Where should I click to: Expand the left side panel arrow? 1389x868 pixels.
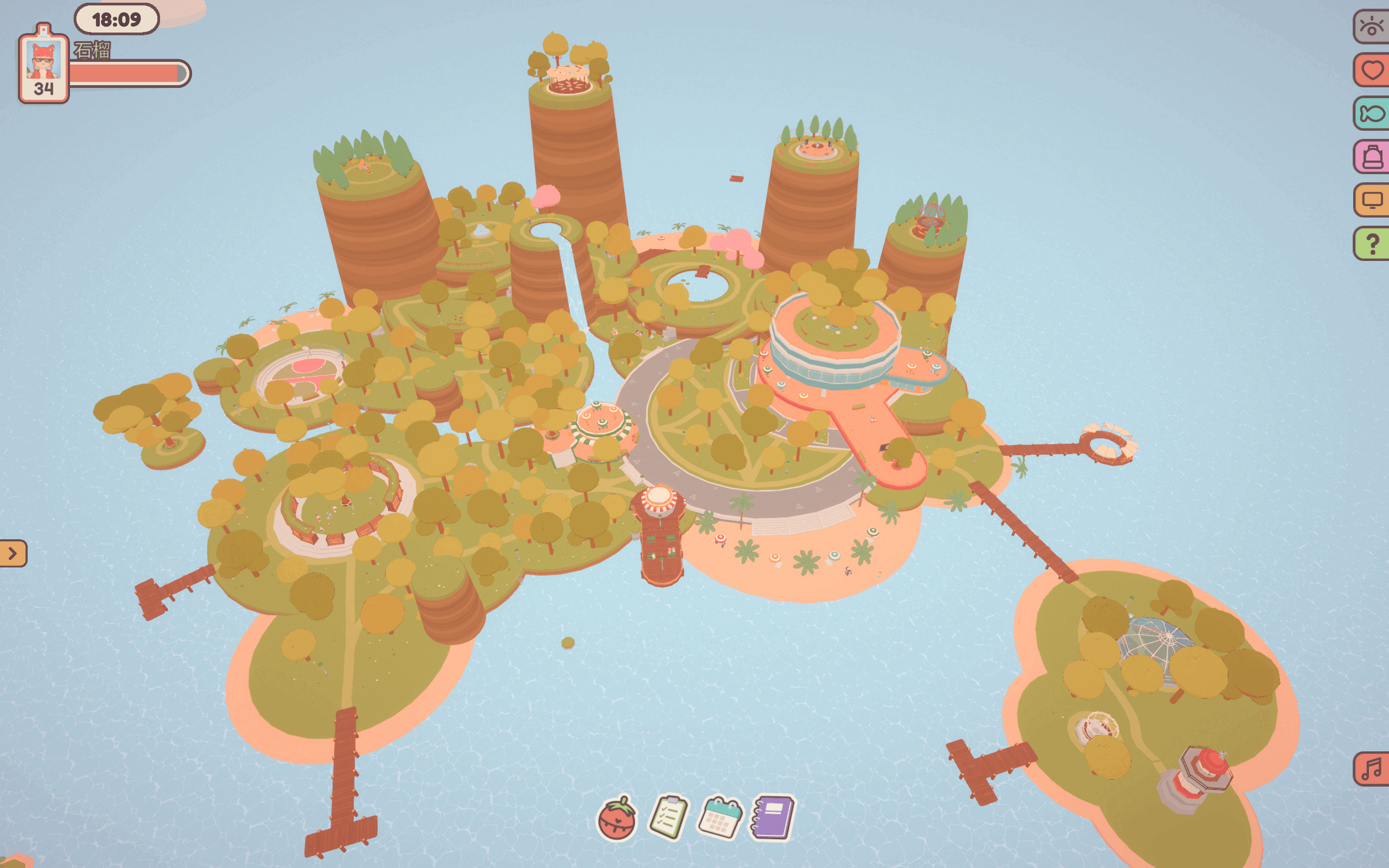click(x=12, y=553)
